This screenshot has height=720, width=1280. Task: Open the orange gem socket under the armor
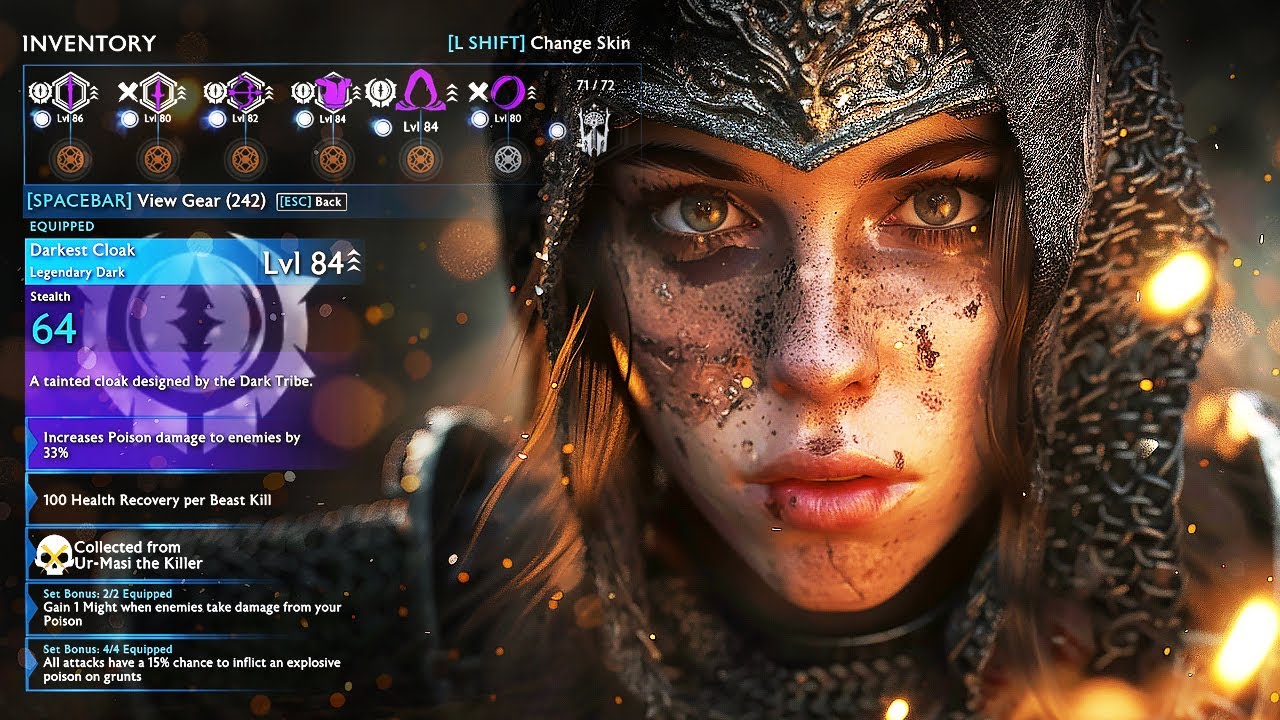coord(333,158)
